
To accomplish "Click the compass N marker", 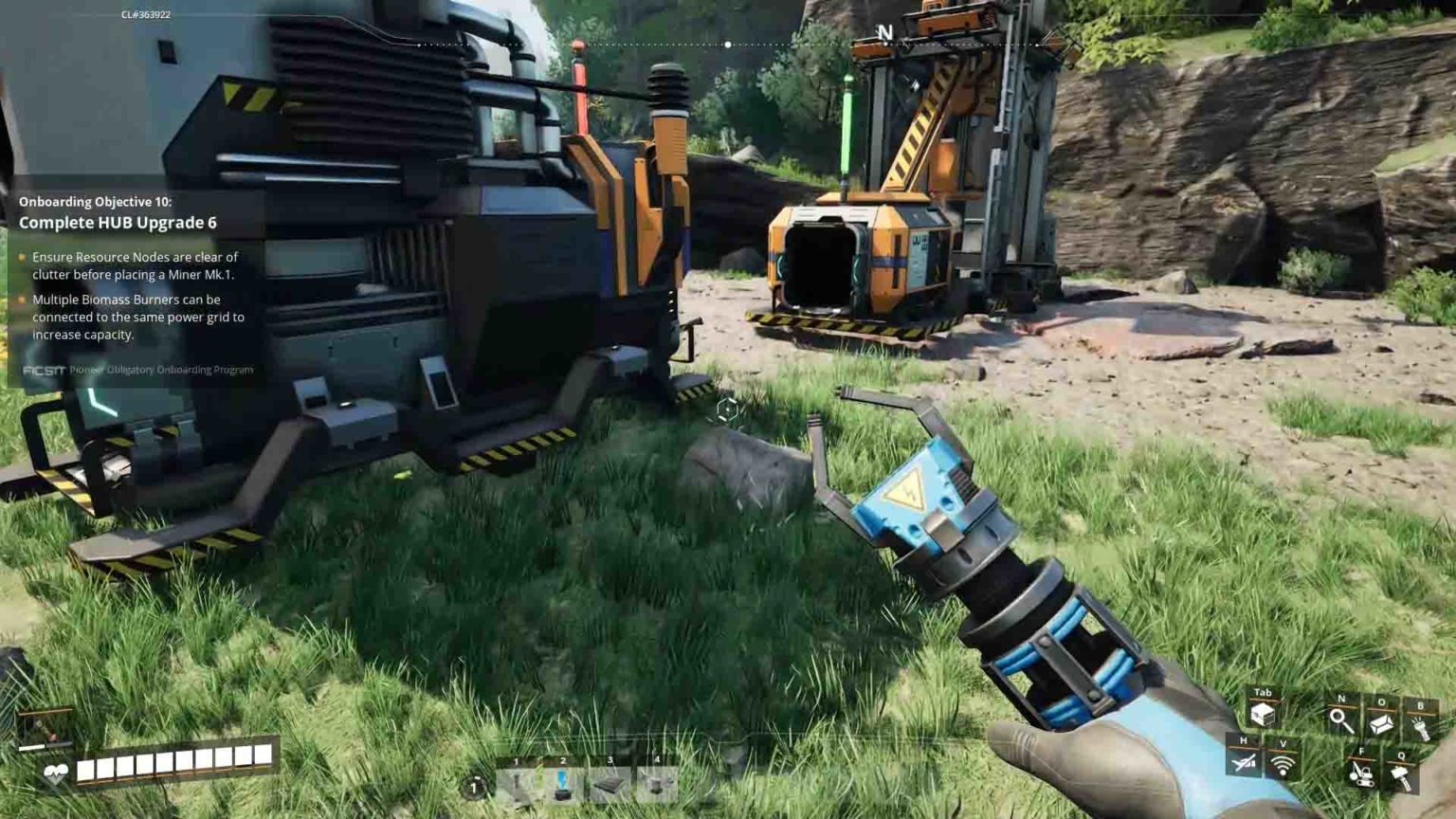I will [884, 33].
